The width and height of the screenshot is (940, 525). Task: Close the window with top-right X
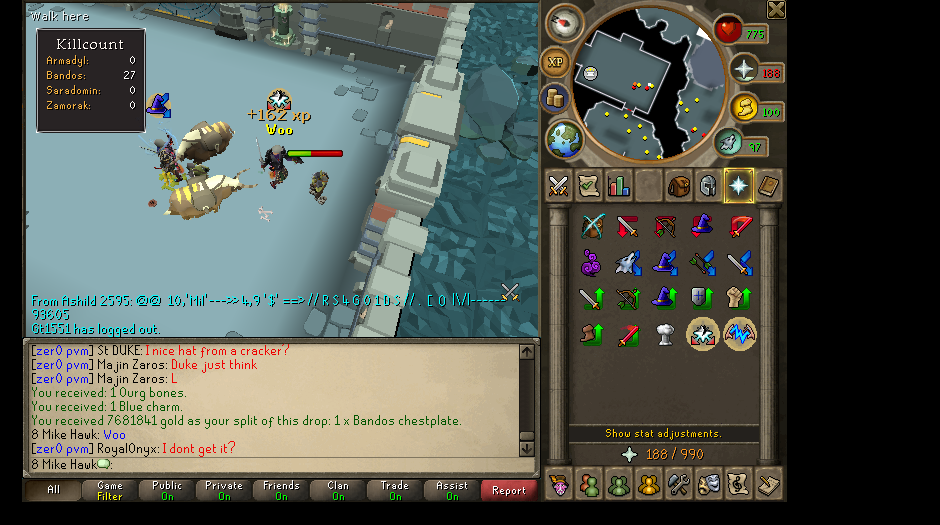776,9
